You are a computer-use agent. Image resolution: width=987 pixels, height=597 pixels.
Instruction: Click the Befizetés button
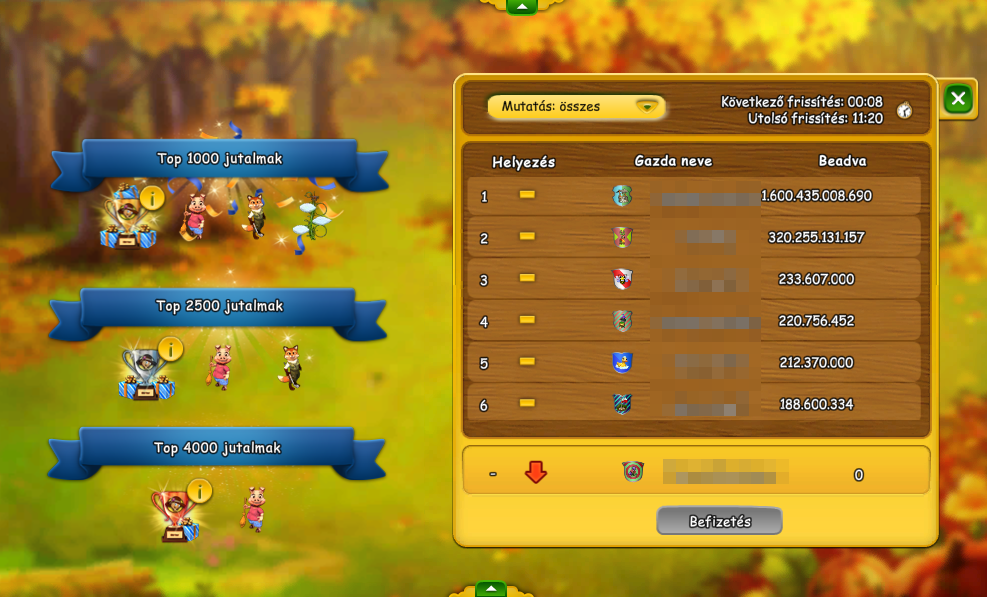pos(719,521)
